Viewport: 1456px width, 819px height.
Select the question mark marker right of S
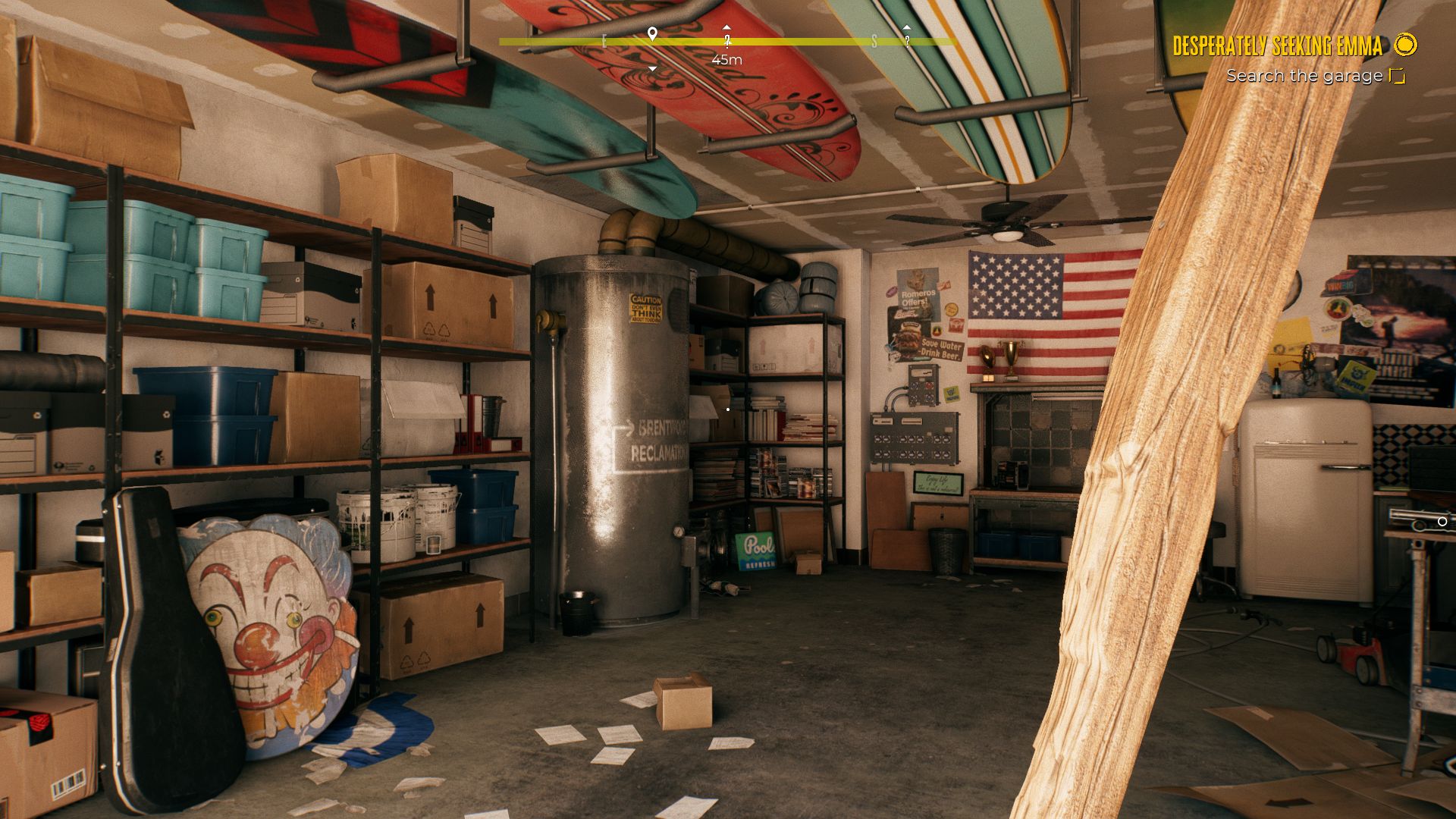[x=906, y=39]
